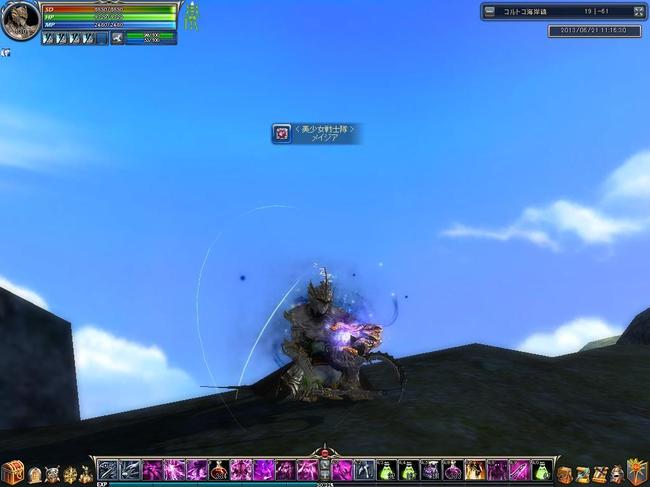Click the pet icon beside the small bars
This screenshot has height=487, width=650.
click(x=117, y=38)
